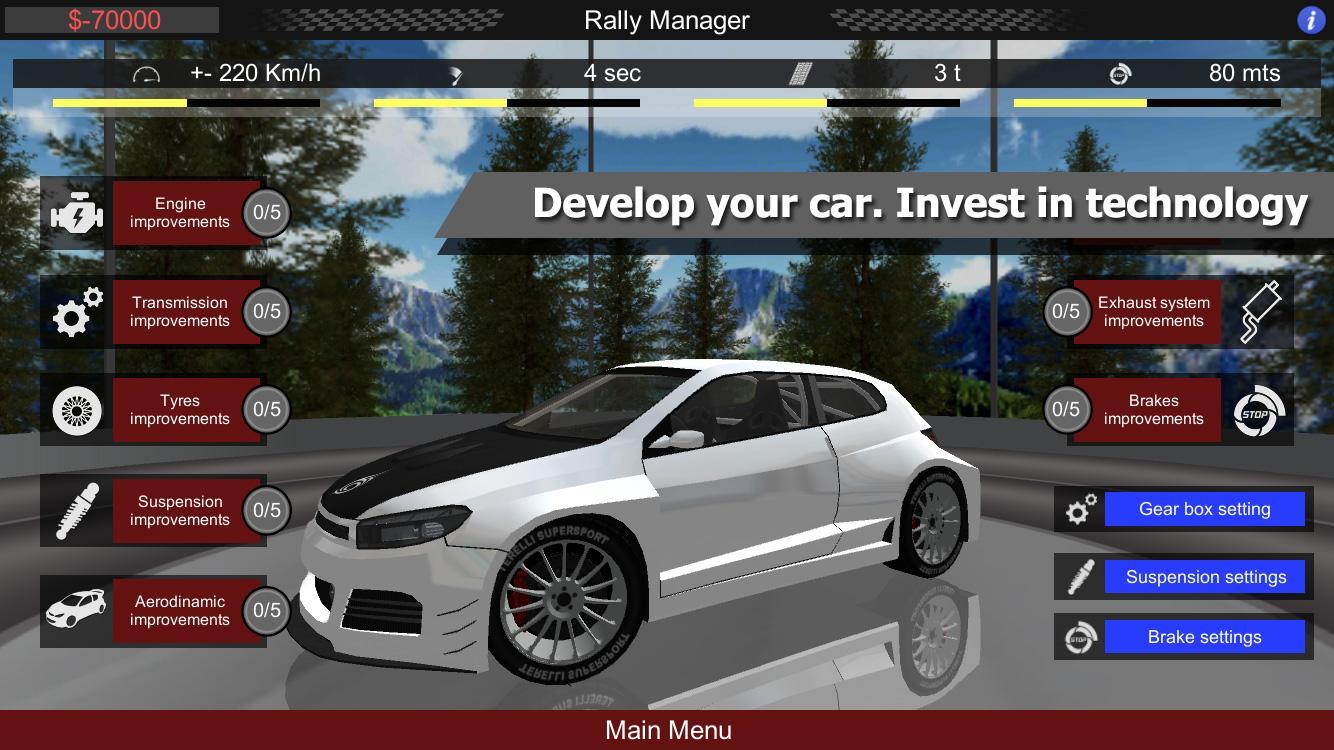Click the Transmission gears icon

coord(75,311)
